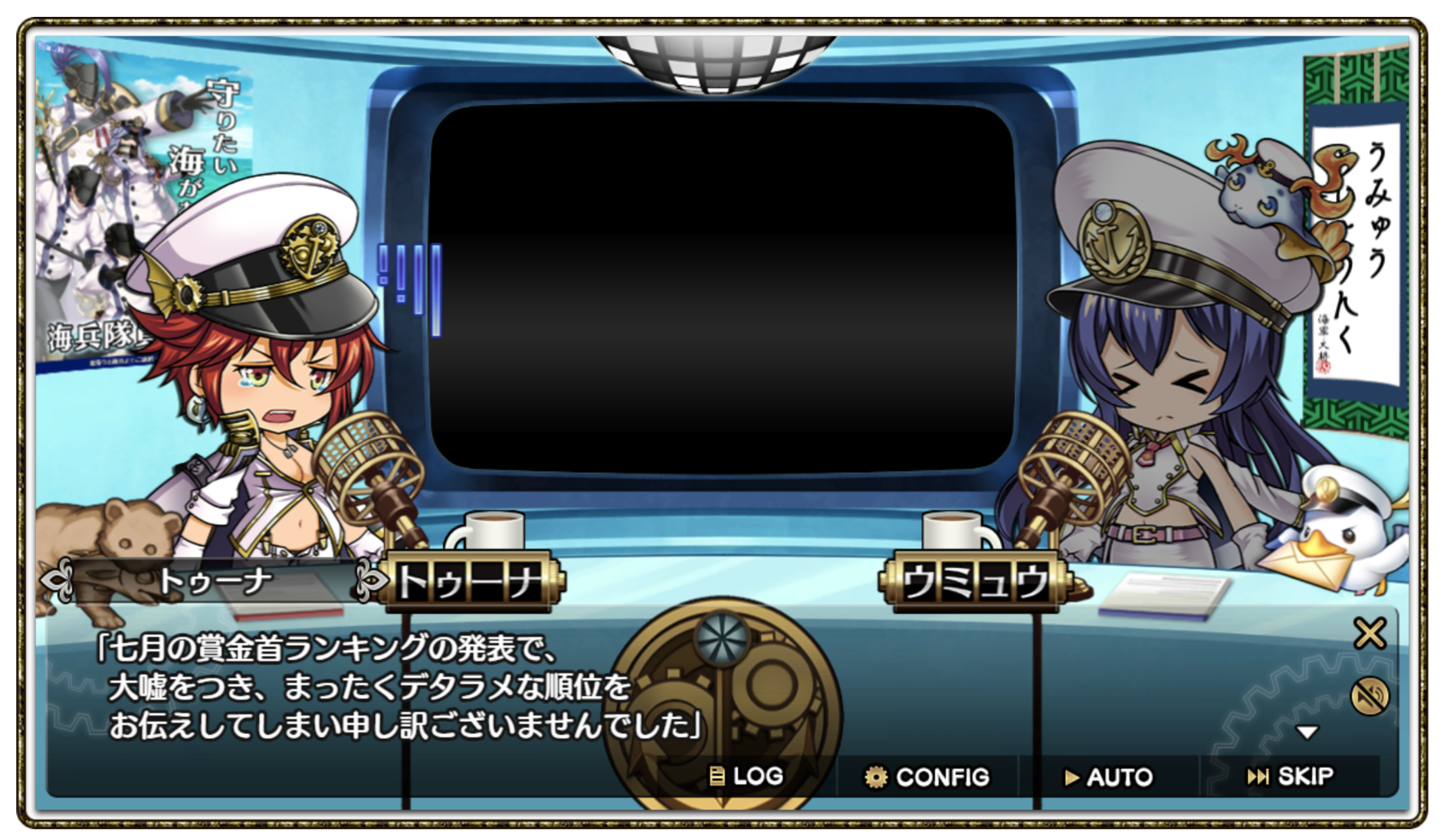Open the dialogue LOG
1450x840 pixels.
[746, 776]
